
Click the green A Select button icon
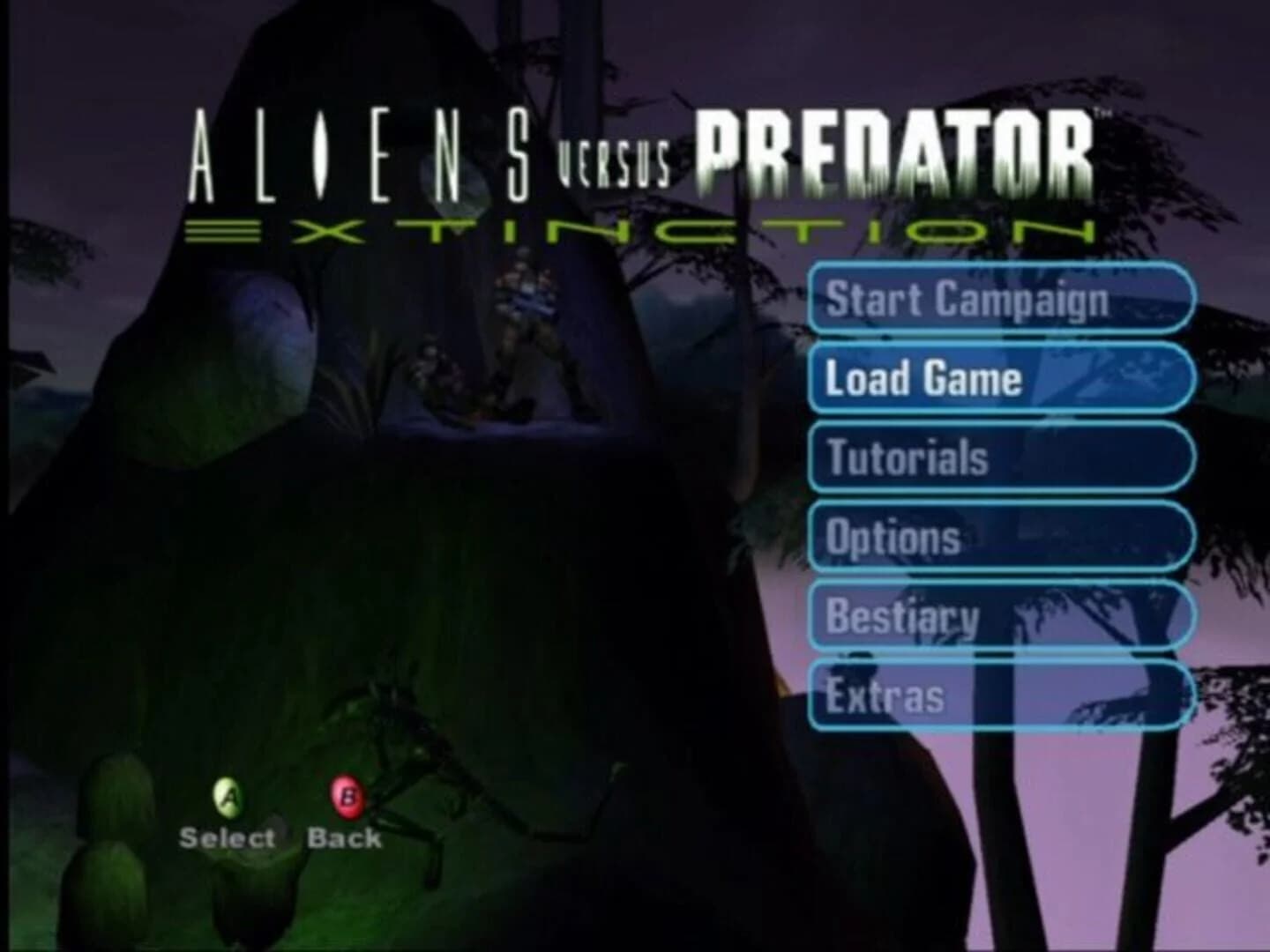click(x=229, y=799)
